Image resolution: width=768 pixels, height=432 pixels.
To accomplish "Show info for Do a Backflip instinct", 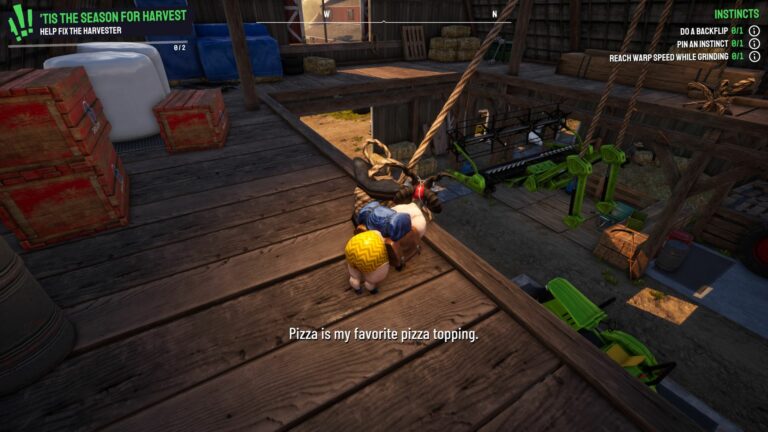I will pos(754,31).
